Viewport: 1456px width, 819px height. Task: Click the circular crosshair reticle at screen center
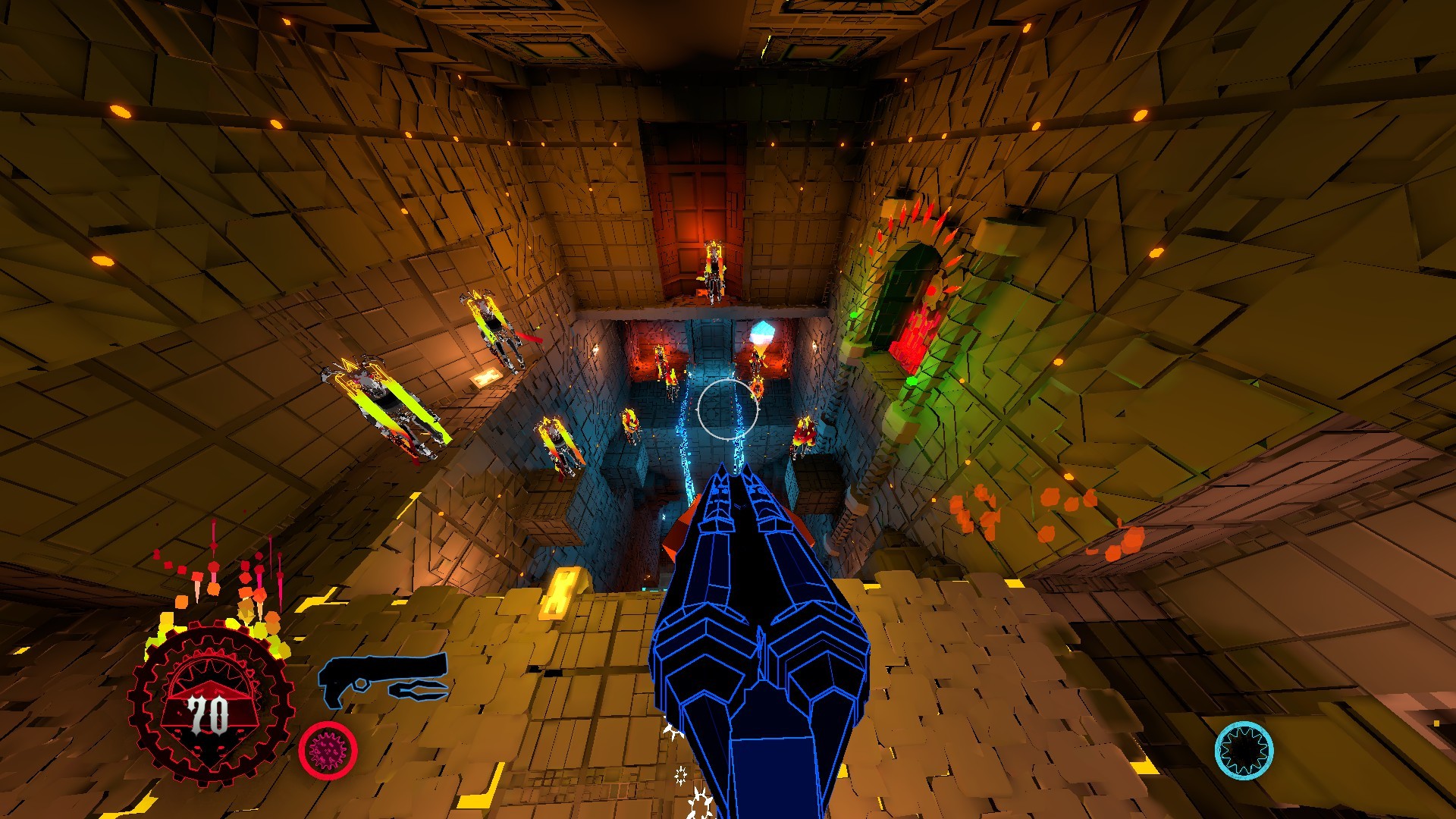click(x=728, y=410)
